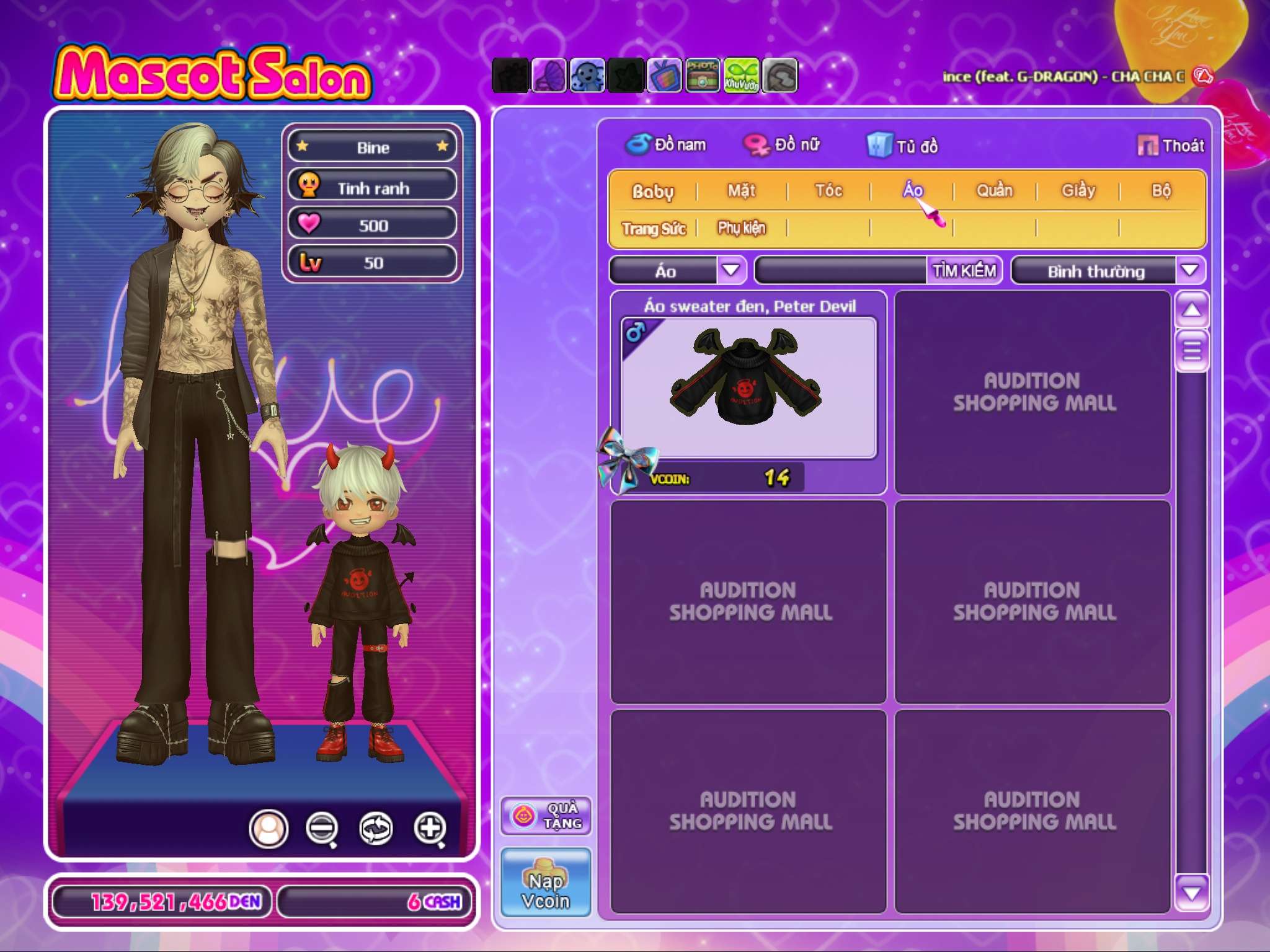Switch to the Đồ nam category
Viewport: 1270px width, 952px height.
(x=667, y=145)
